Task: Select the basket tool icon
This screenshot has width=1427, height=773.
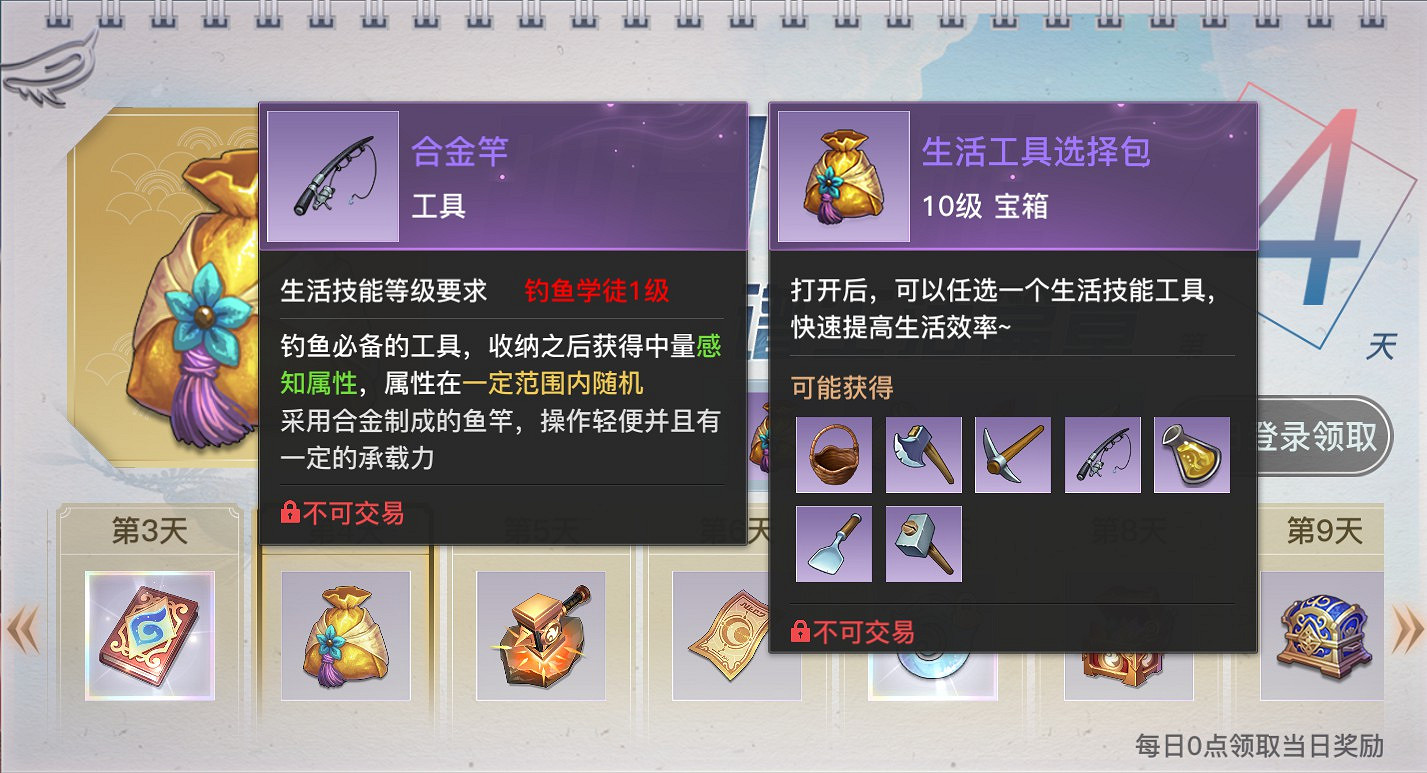Action: click(x=833, y=453)
